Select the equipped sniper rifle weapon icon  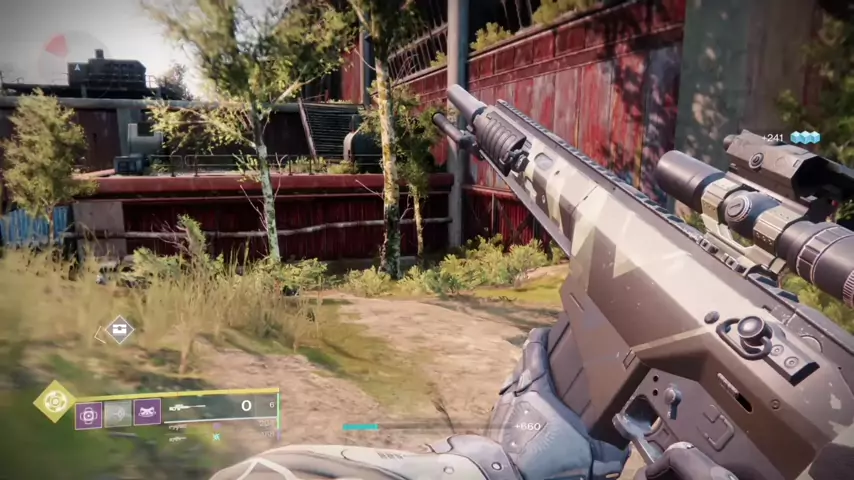tap(187, 407)
